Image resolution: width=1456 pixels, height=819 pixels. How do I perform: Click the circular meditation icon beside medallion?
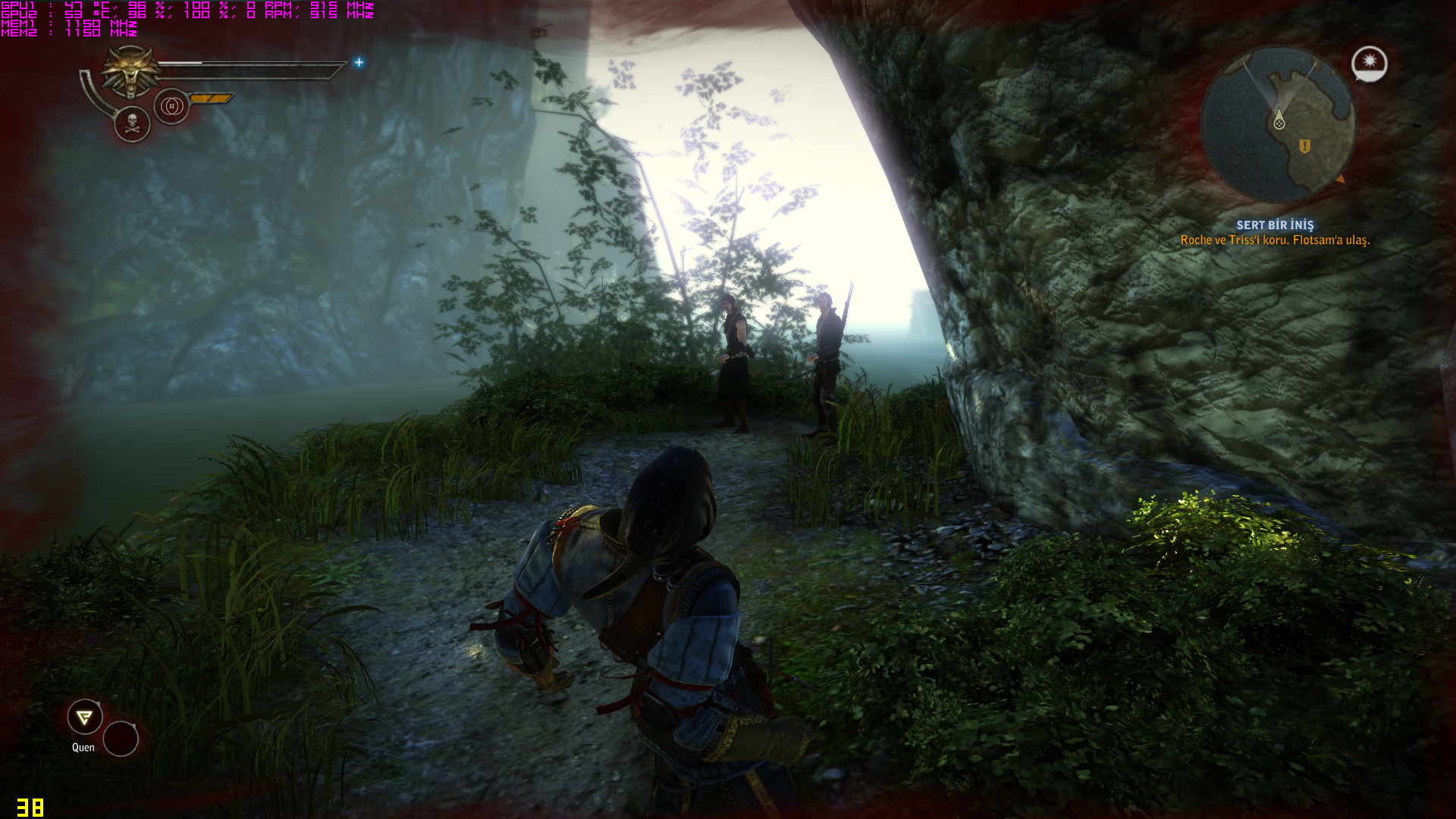(171, 106)
